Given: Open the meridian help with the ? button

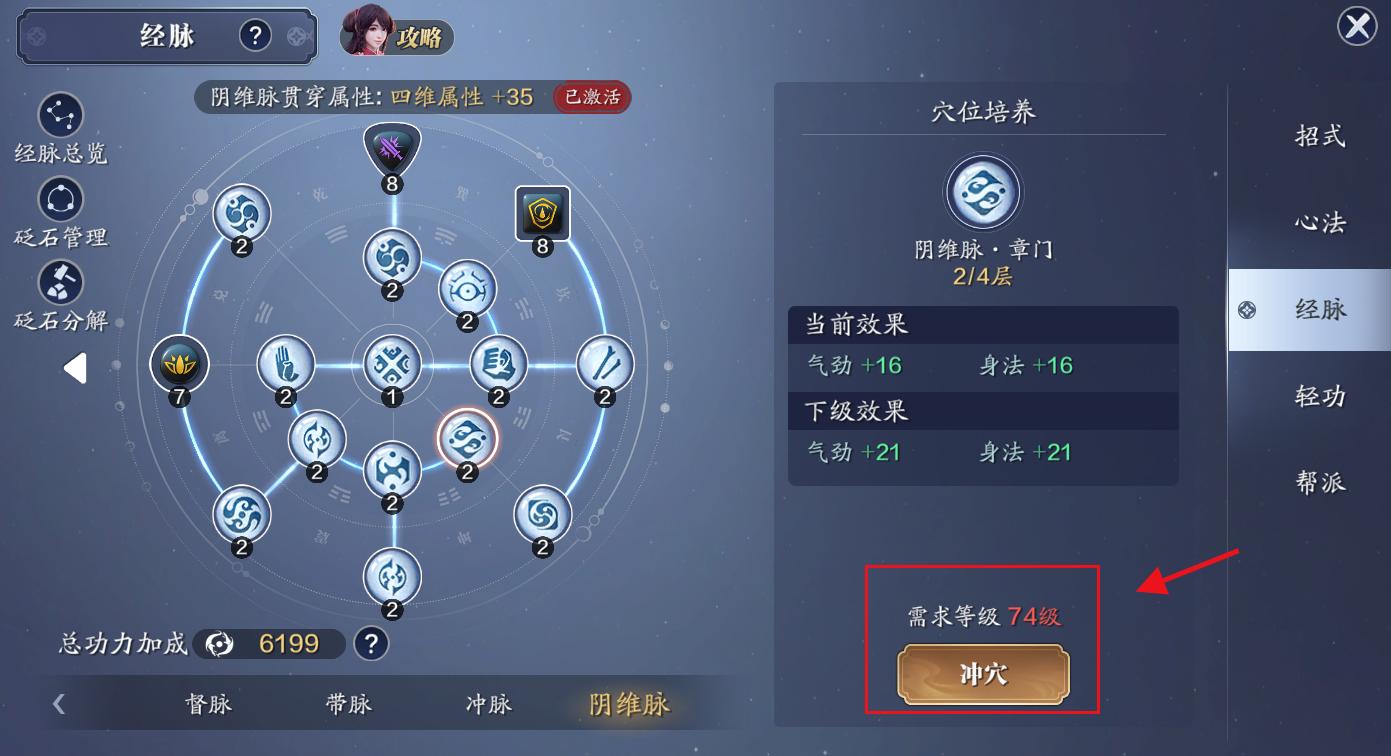Looking at the screenshot, I should (255, 34).
